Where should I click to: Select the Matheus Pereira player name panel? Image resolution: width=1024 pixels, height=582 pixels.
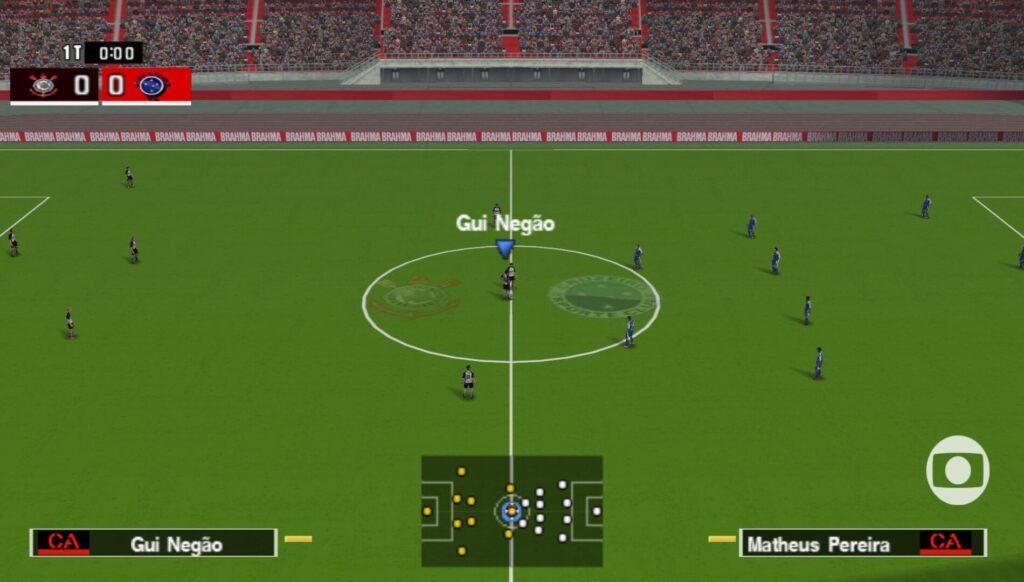click(x=862, y=543)
